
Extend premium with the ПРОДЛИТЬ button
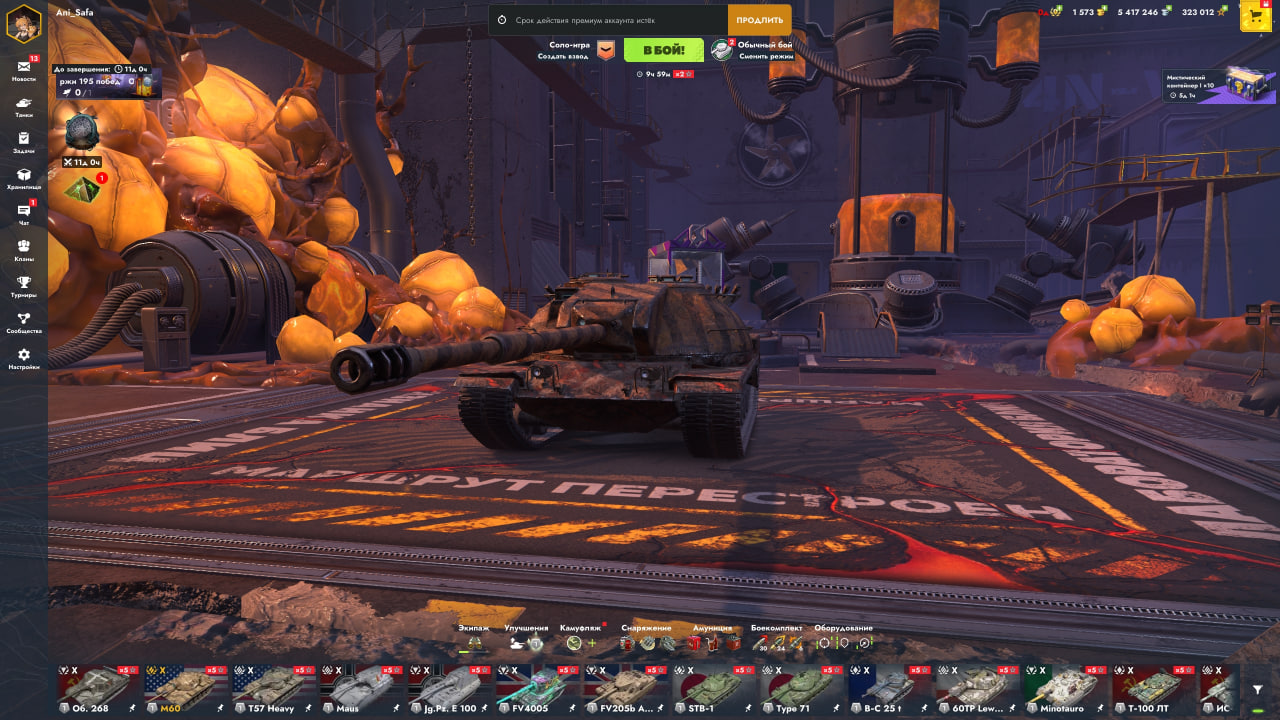pyautogui.click(x=759, y=20)
